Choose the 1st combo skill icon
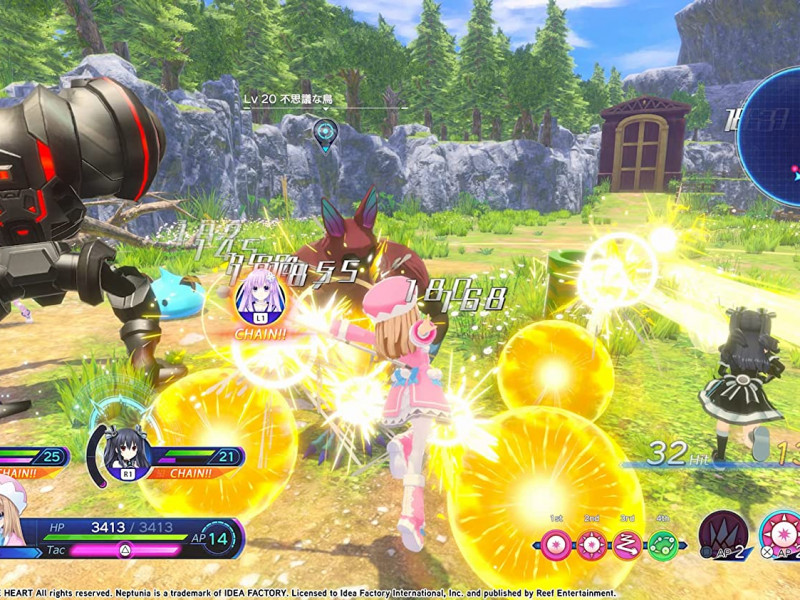This screenshot has width=800, height=600. pyautogui.click(x=558, y=545)
